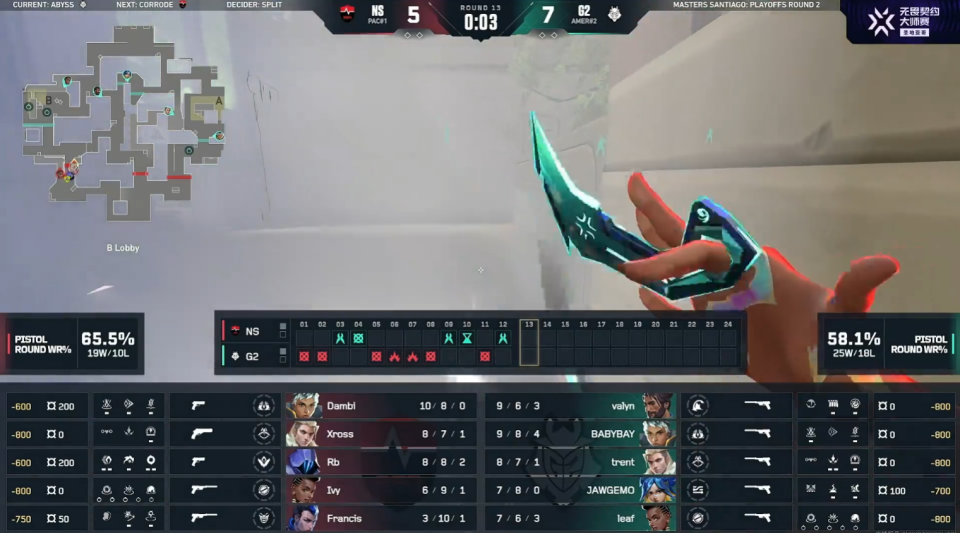Screen dimensions: 960x533
Task: Pick trent in the scoreboard
Action: click(x=580, y=462)
